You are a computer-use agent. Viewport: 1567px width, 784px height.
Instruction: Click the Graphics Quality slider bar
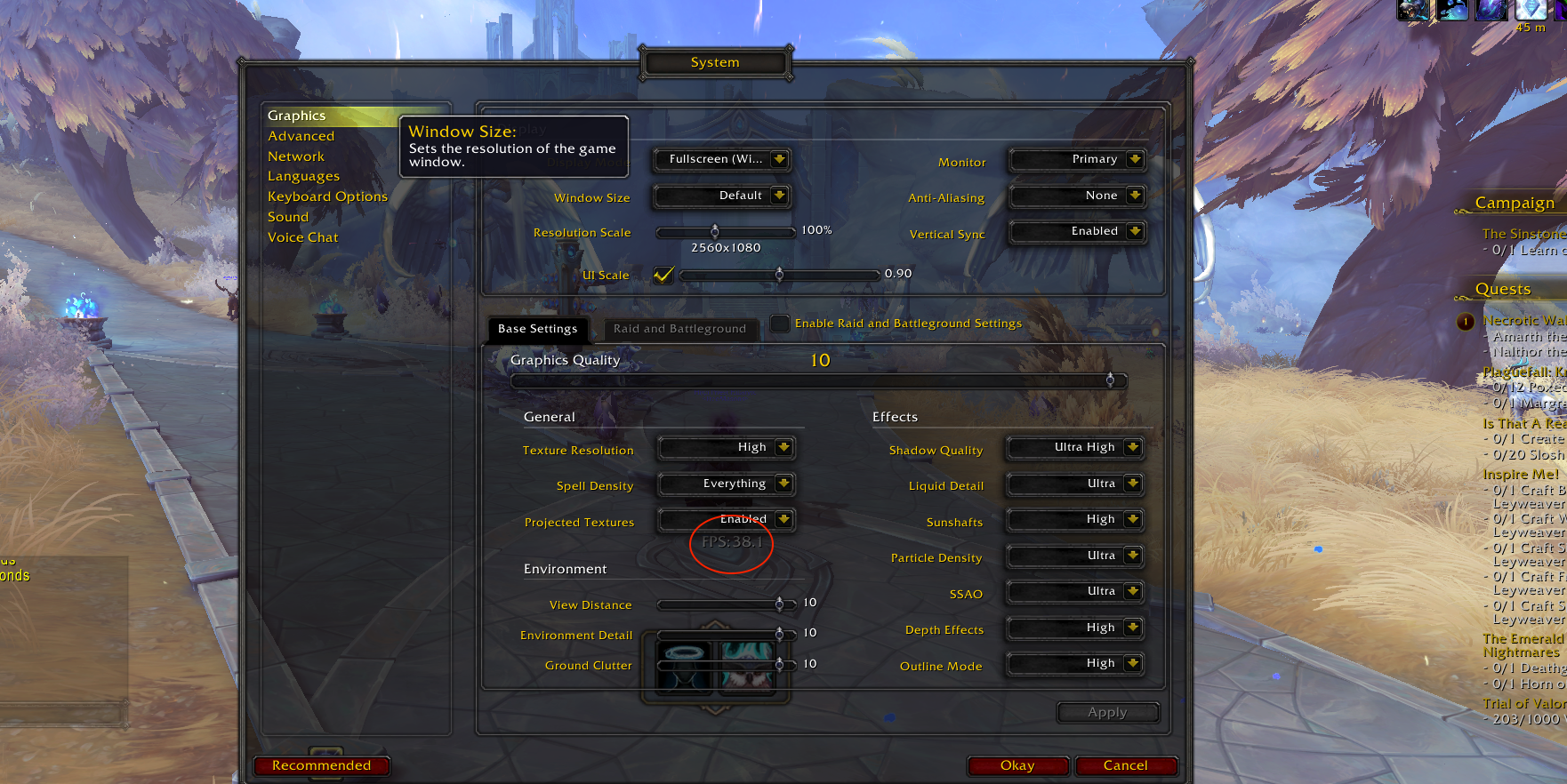click(x=818, y=380)
